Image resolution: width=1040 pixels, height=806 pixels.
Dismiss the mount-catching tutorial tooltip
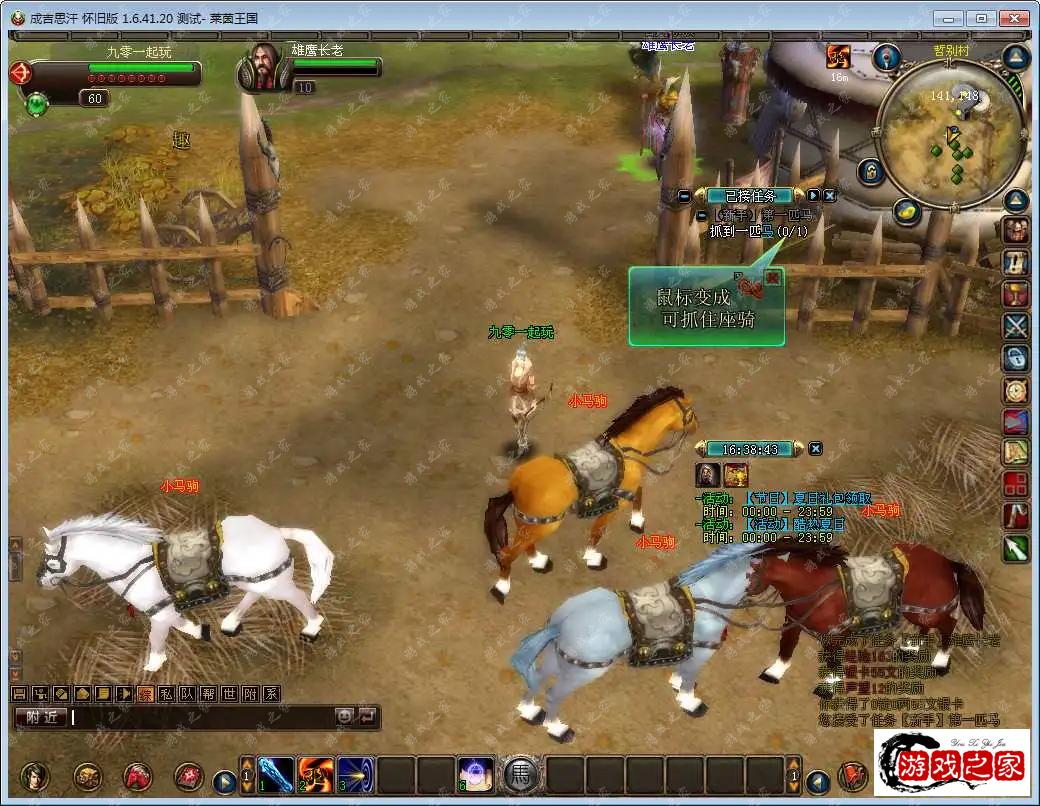point(772,279)
